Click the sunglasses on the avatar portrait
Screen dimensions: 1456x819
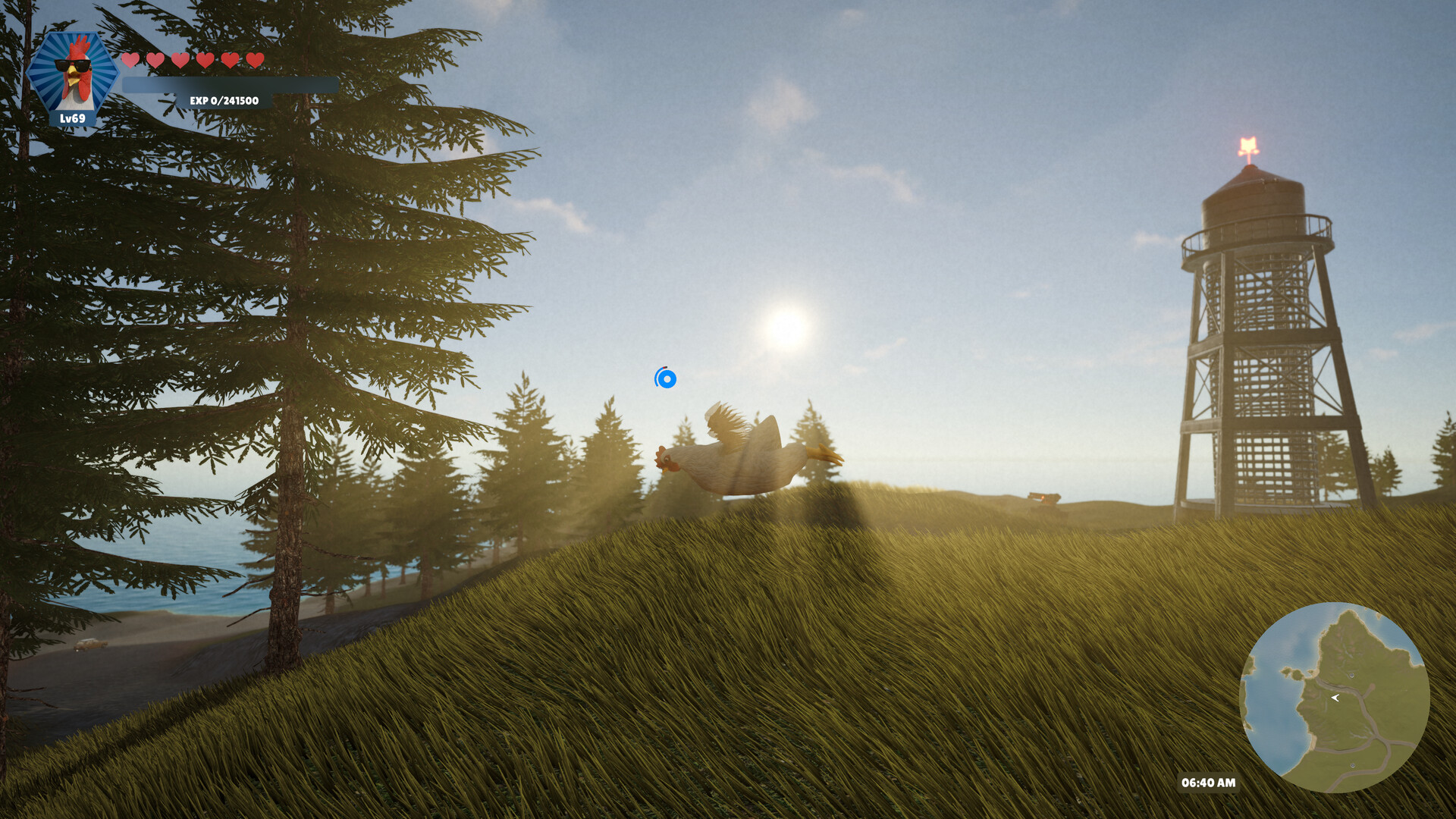74,66
